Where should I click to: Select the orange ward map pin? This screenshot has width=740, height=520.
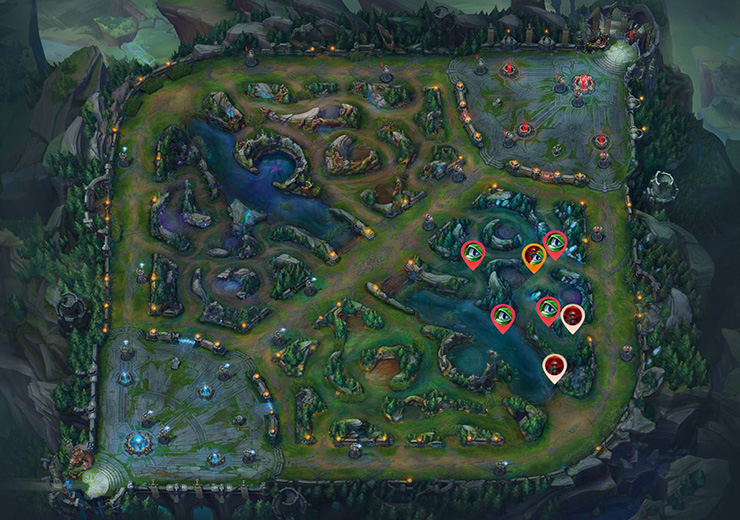pos(535,256)
